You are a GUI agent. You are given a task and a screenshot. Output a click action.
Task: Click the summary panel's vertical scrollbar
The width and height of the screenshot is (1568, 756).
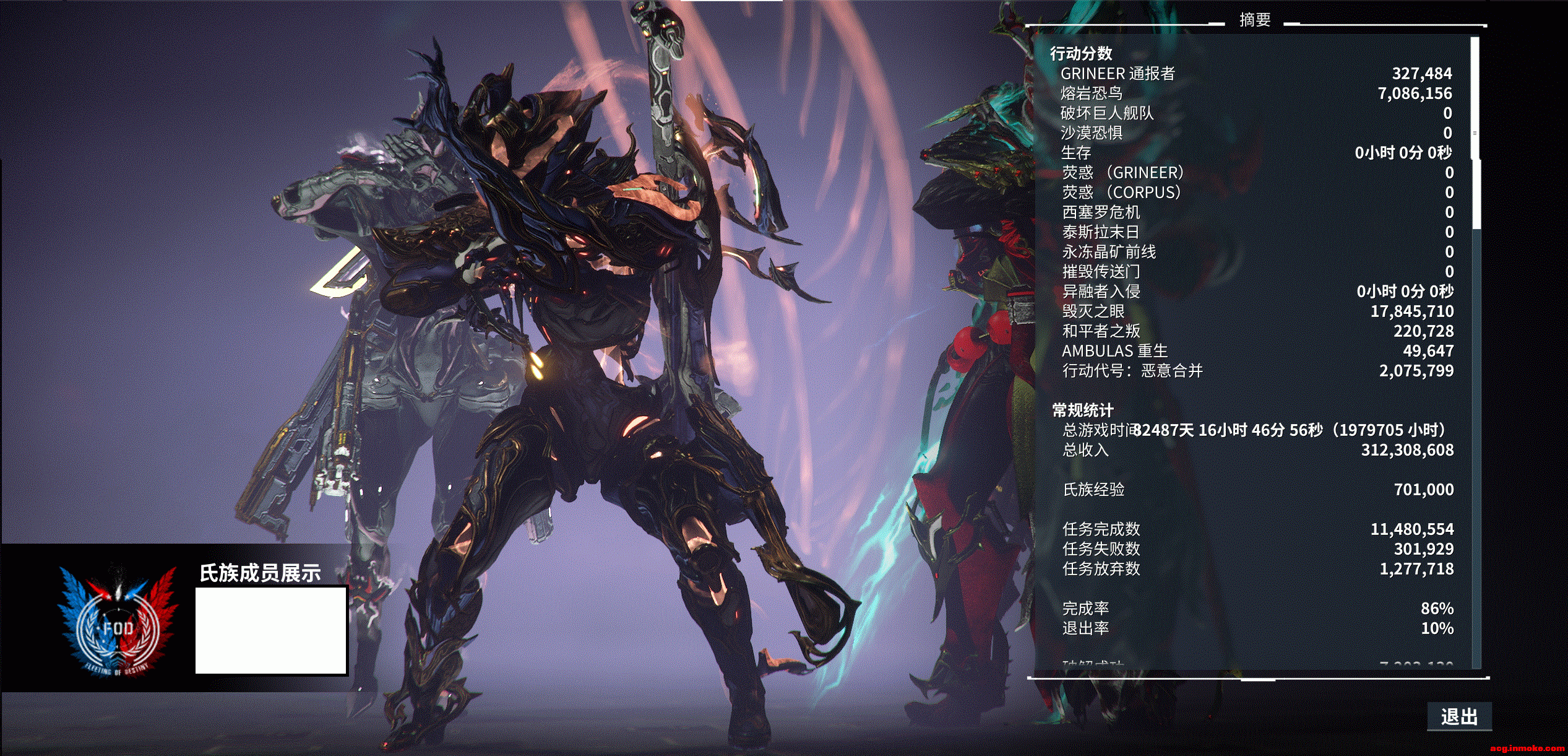1475,133
